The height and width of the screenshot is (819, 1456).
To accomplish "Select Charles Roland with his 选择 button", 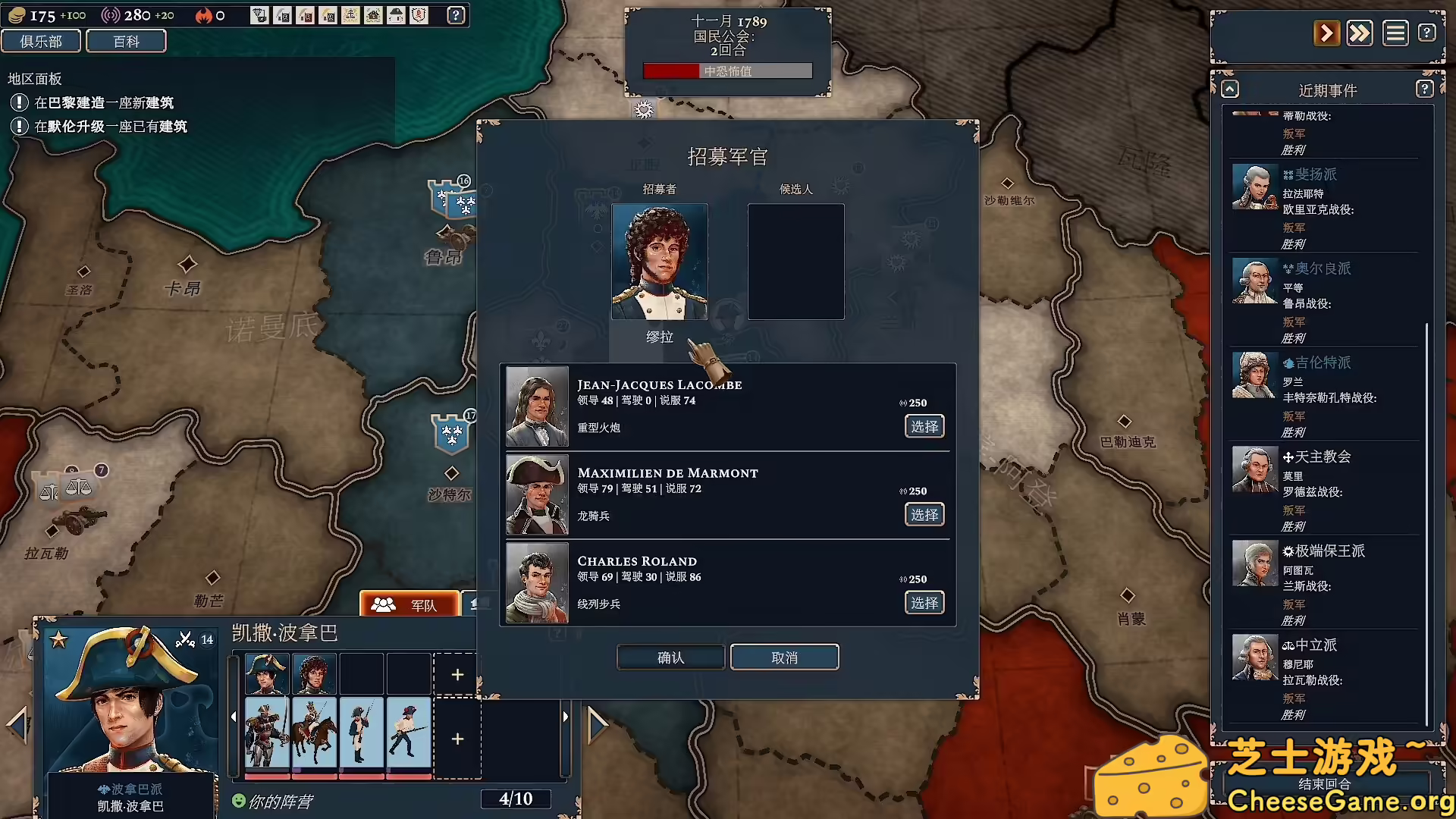I will [x=924, y=602].
